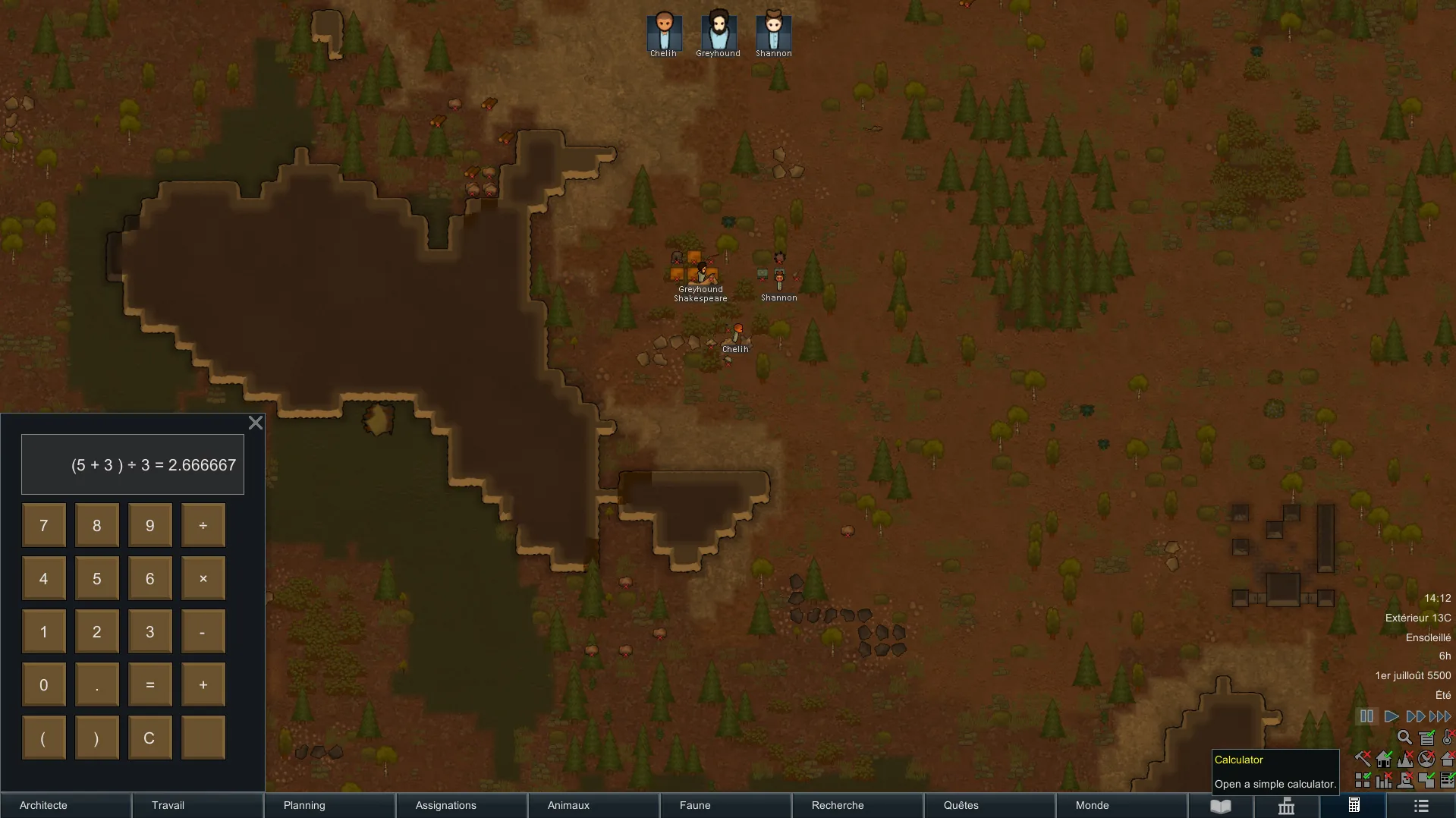Close the calculator window
Screen dimensions: 1456x818
[256, 423]
